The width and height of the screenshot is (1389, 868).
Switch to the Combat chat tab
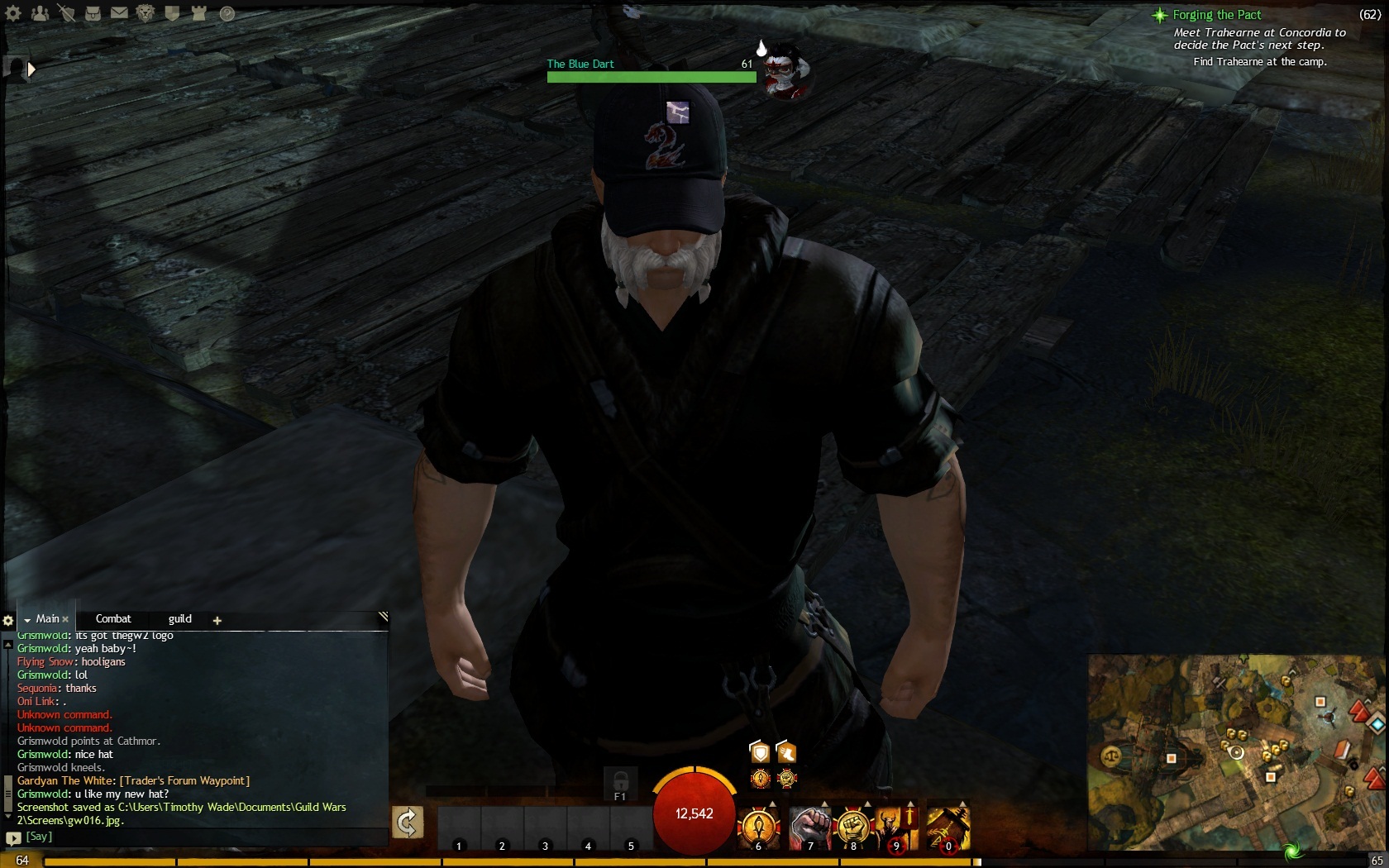pyautogui.click(x=113, y=619)
